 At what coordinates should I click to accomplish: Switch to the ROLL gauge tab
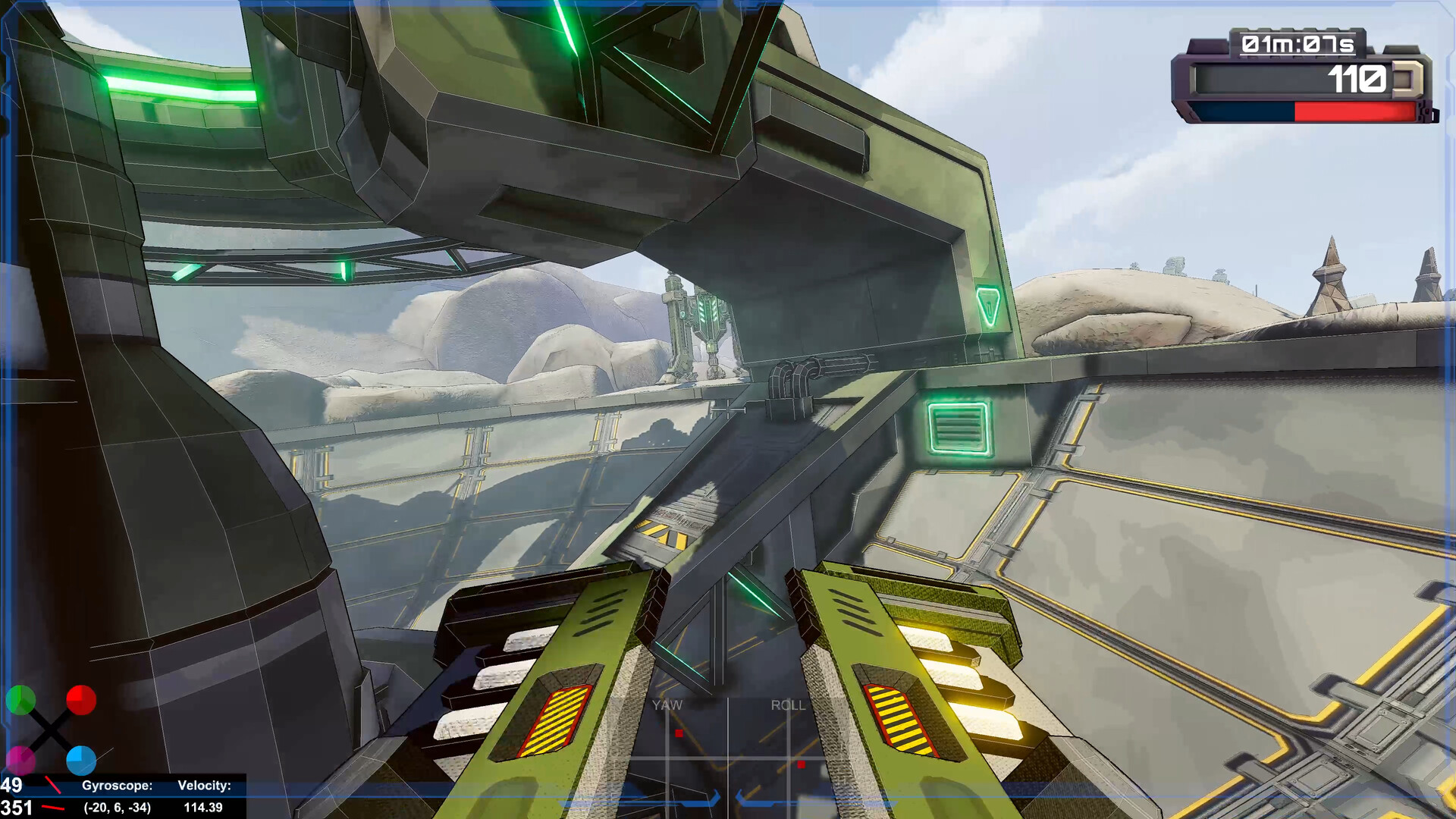789,705
